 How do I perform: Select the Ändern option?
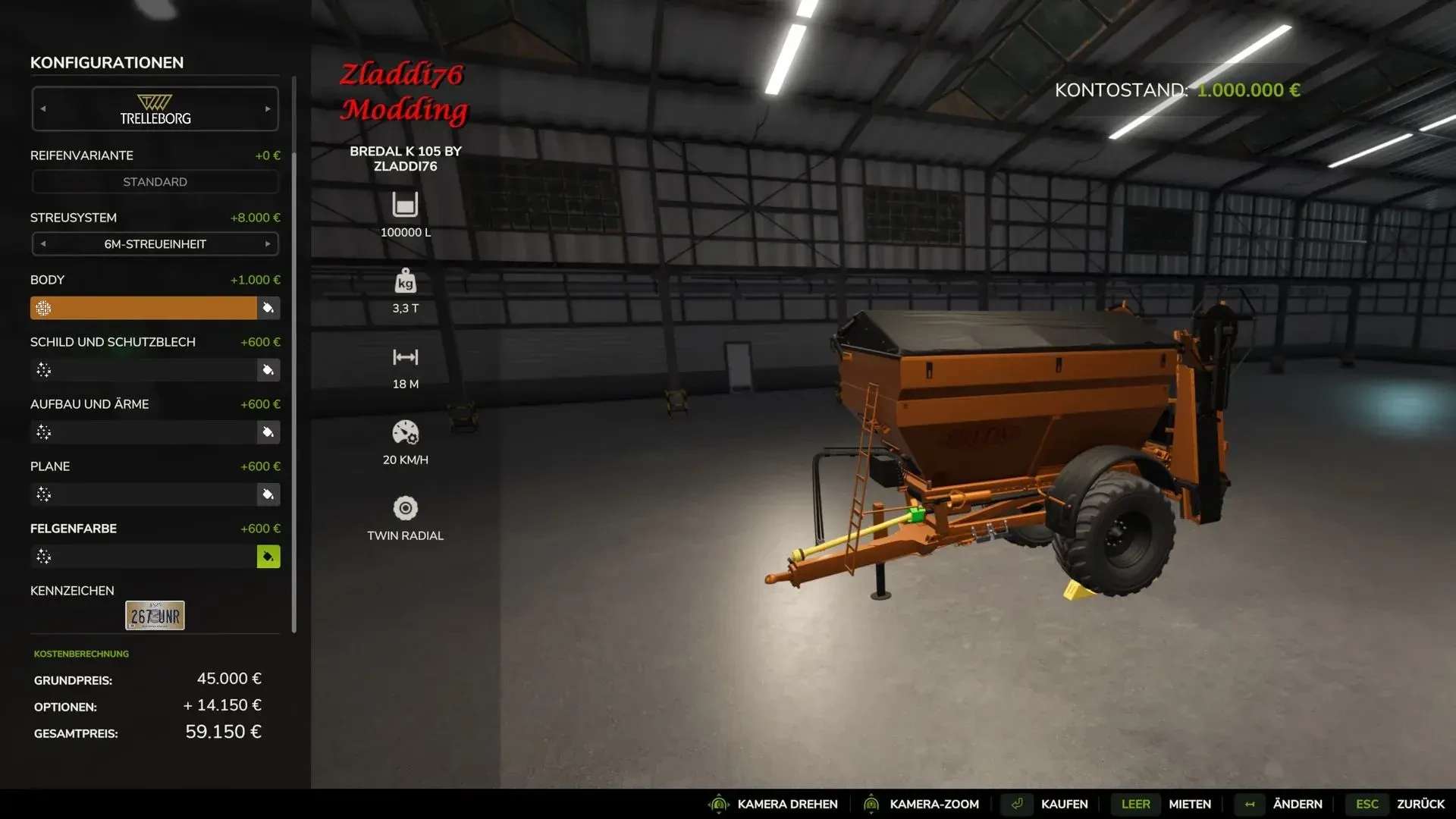(x=1297, y=804)
